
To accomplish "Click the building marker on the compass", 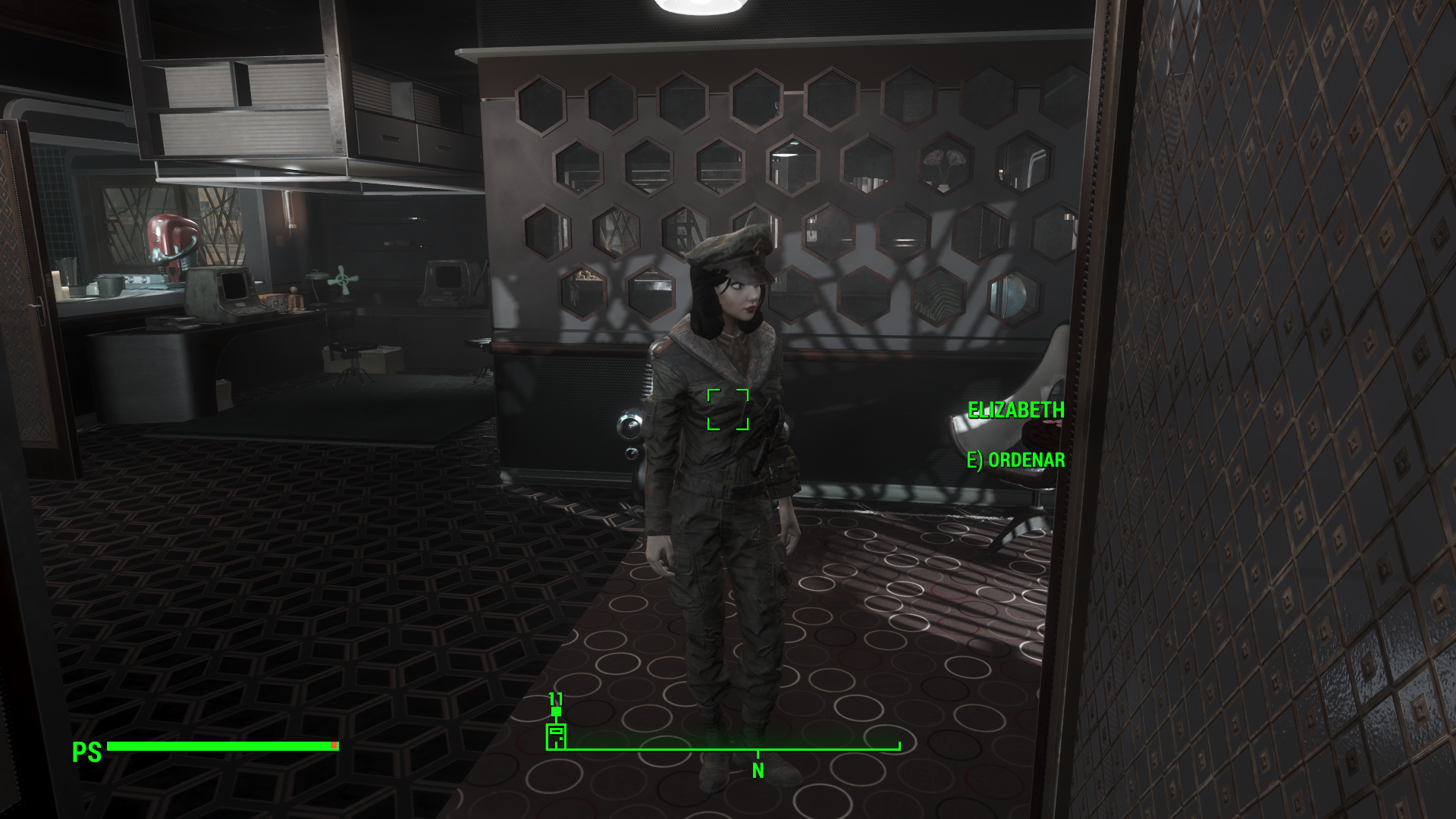I will (556, 736).
